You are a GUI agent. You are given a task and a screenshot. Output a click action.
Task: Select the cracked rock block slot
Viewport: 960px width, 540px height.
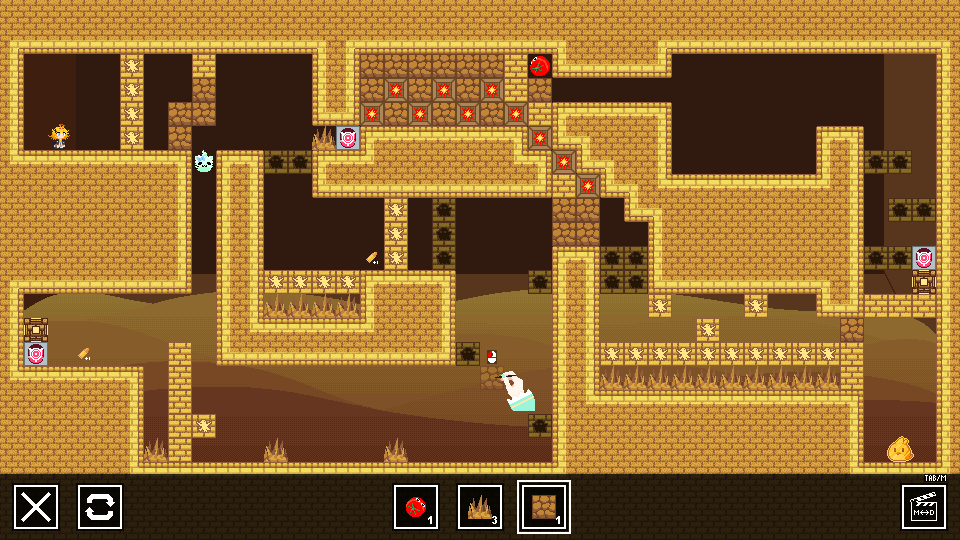544,507
